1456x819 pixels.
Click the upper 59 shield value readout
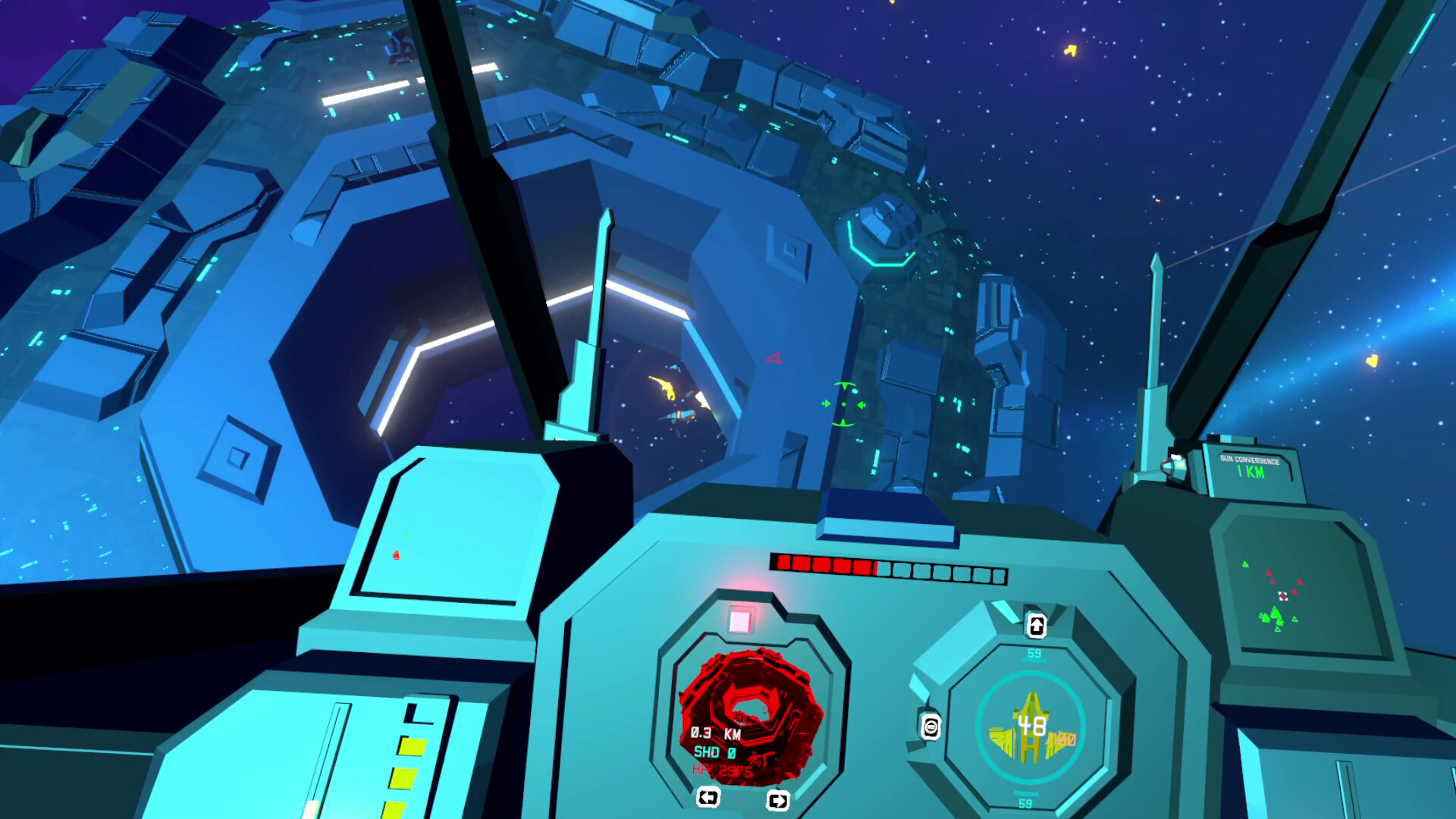(x=1034, y=654)
